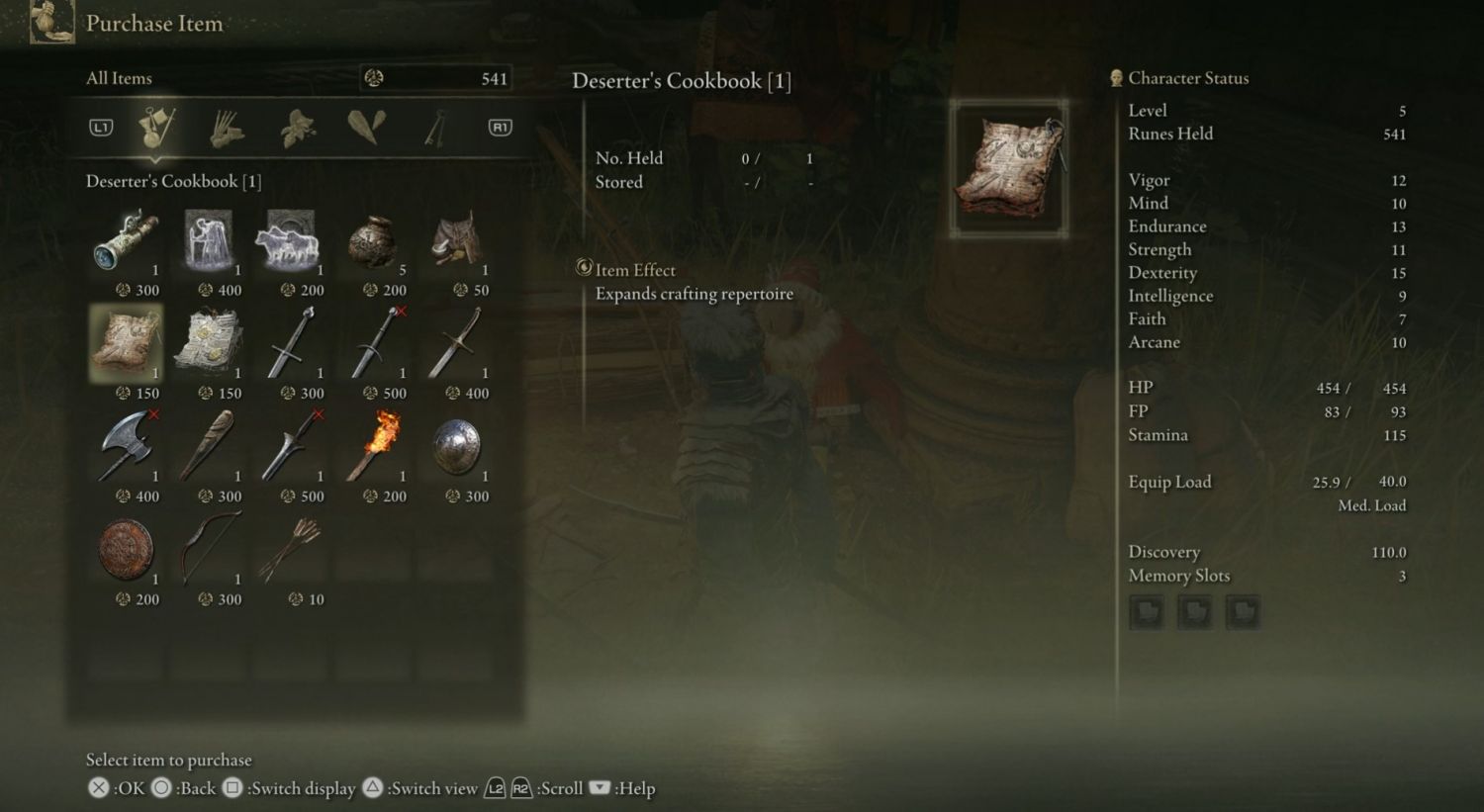Pick the beast herd spirit ash
1484x812 pixels.
click(x=291, y=243)
